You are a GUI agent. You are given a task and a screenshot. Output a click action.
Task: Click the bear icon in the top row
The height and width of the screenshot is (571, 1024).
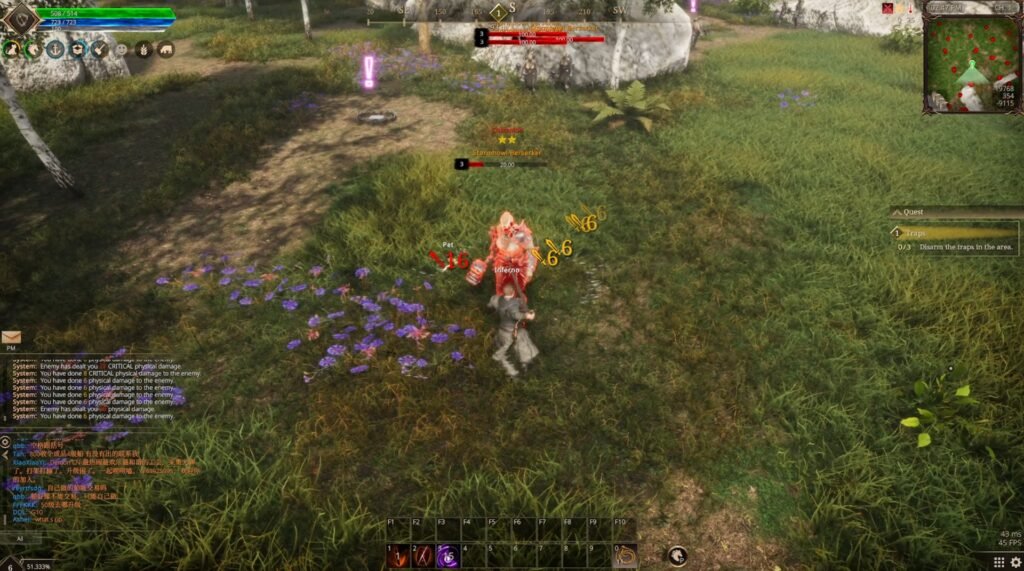166,49
